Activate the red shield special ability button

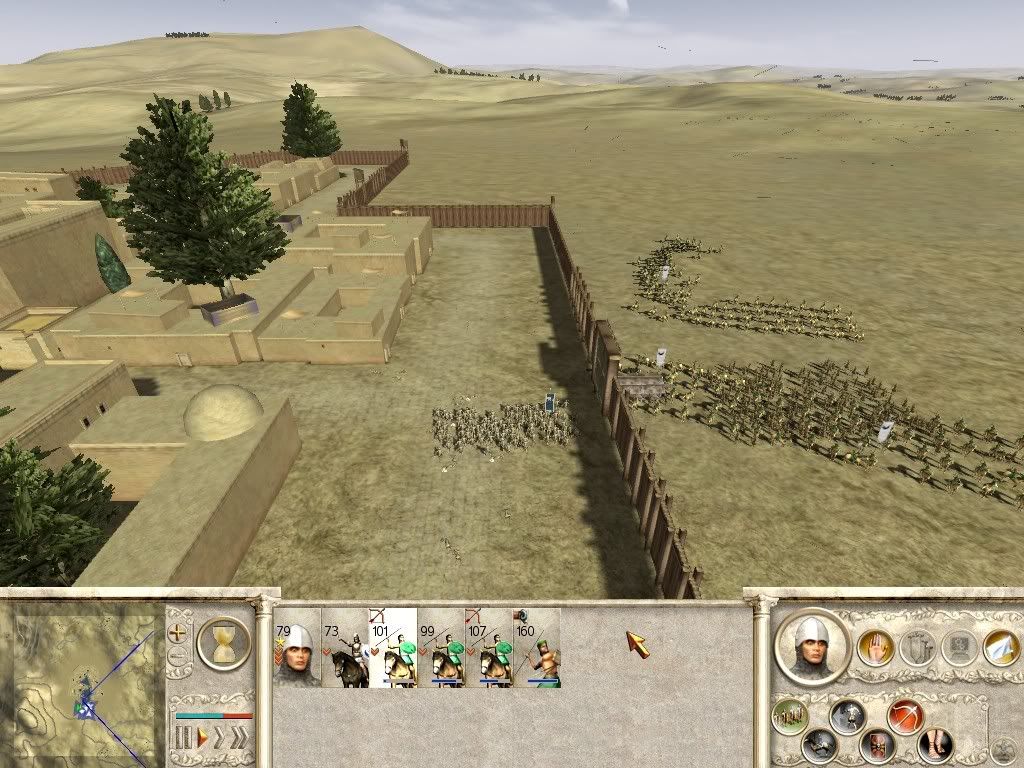[x=877, y=745]
